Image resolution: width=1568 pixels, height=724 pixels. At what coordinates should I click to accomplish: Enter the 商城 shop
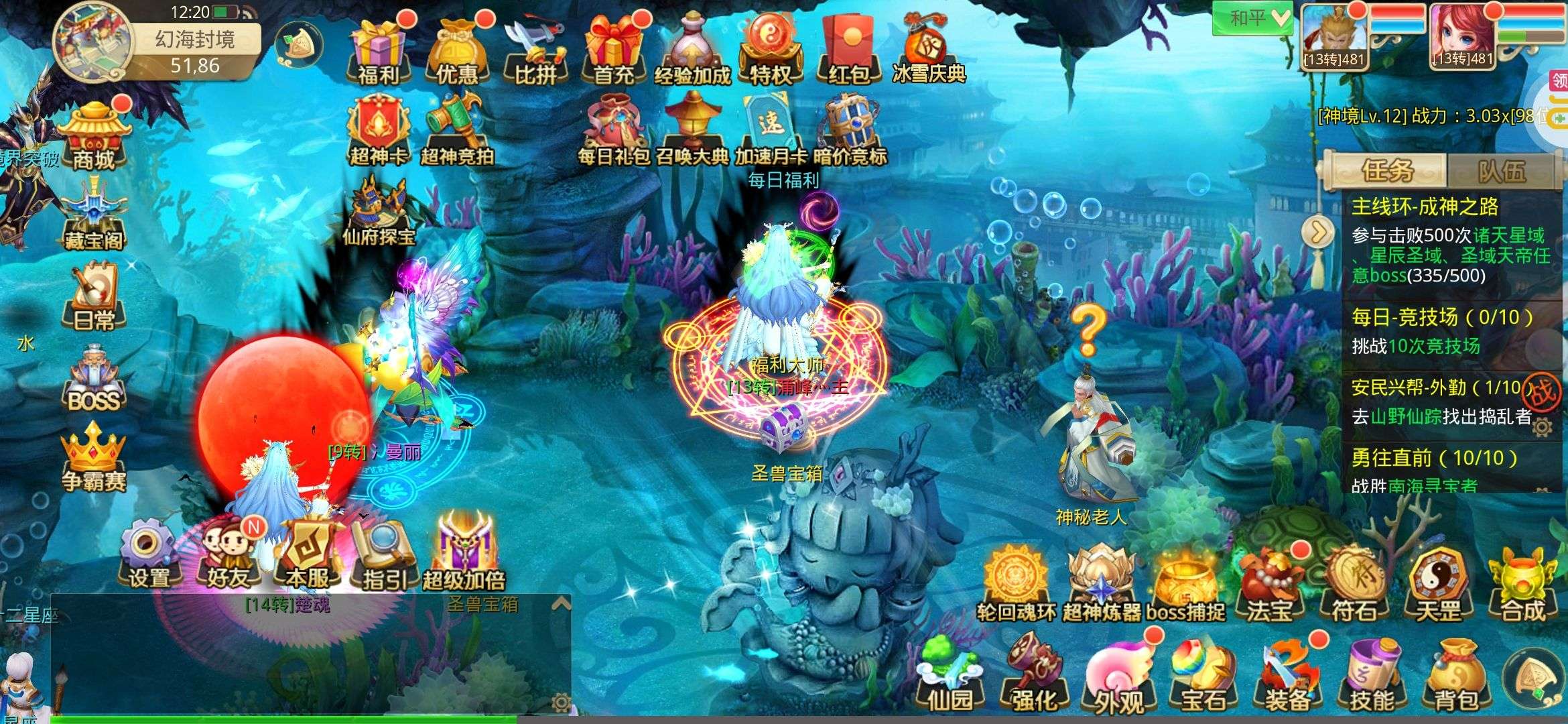coord(94,137)
